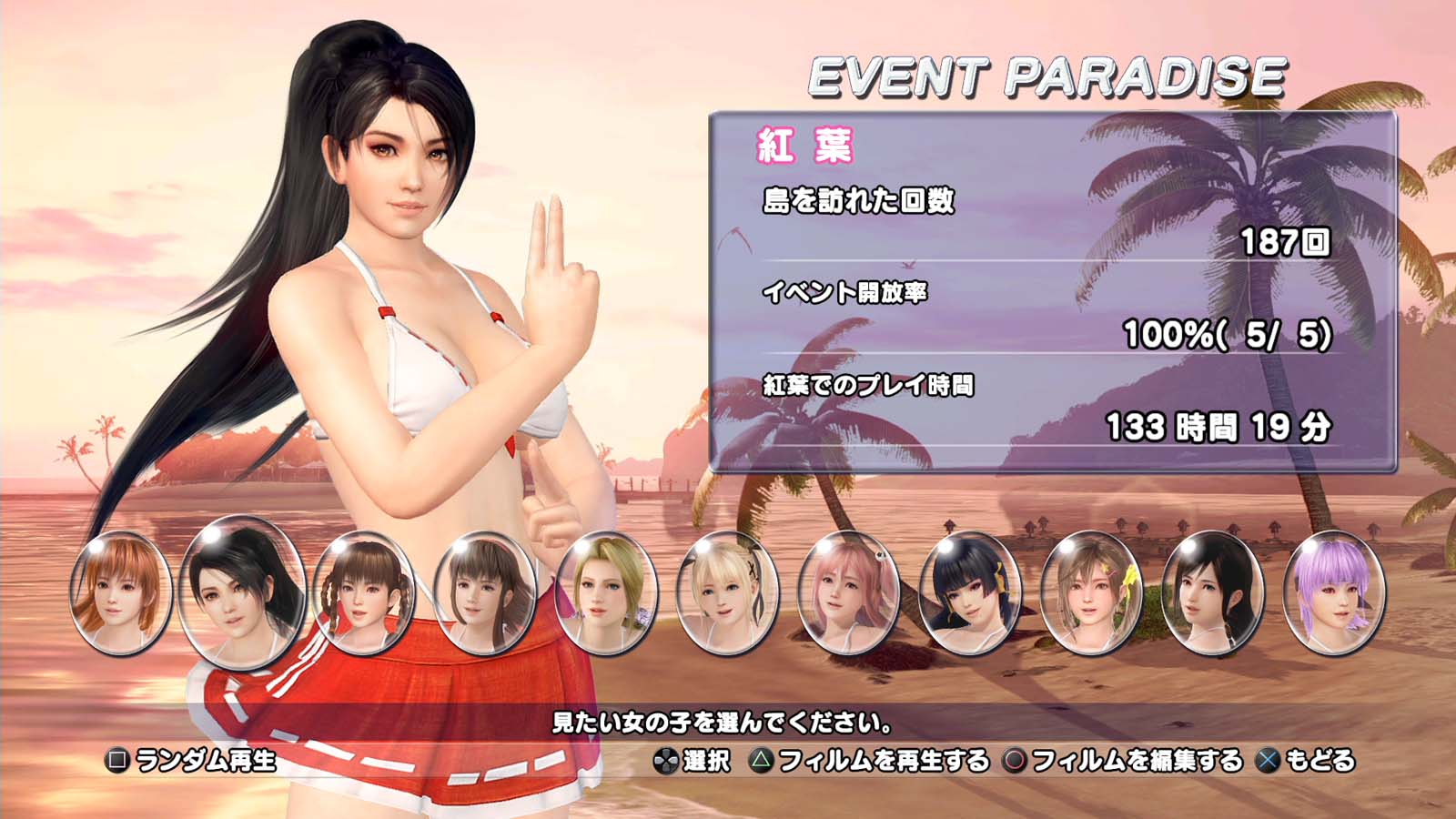This screenshot has height=819, width=1456.
Task: Pick the brown twin-braids girl portrait
Action: (x=363, y=593)
